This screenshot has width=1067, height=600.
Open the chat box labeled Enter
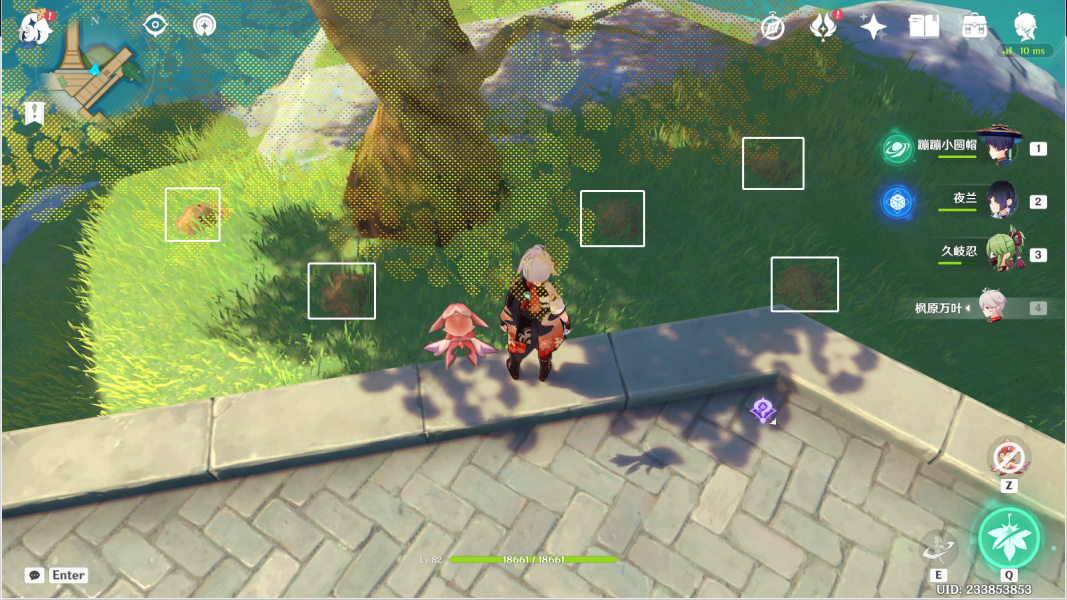coord(57,575)
